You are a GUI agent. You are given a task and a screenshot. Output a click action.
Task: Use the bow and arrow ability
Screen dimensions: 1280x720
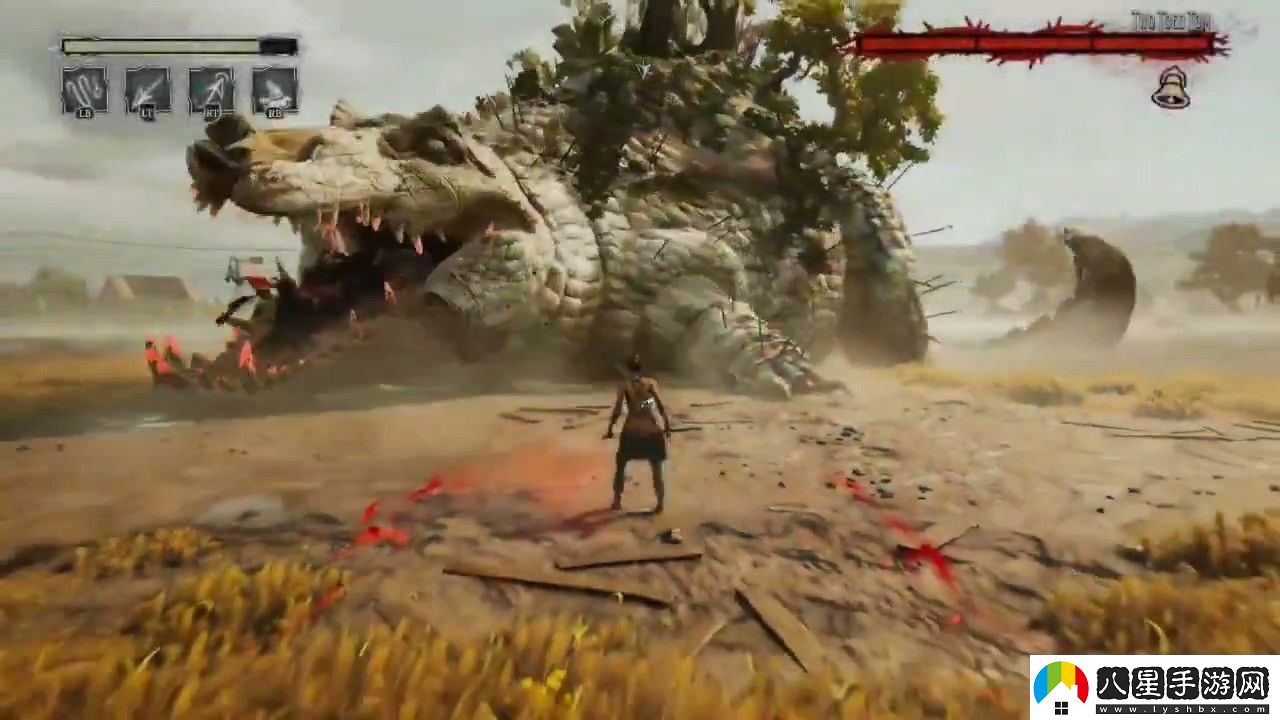click(x=211, y=90)
